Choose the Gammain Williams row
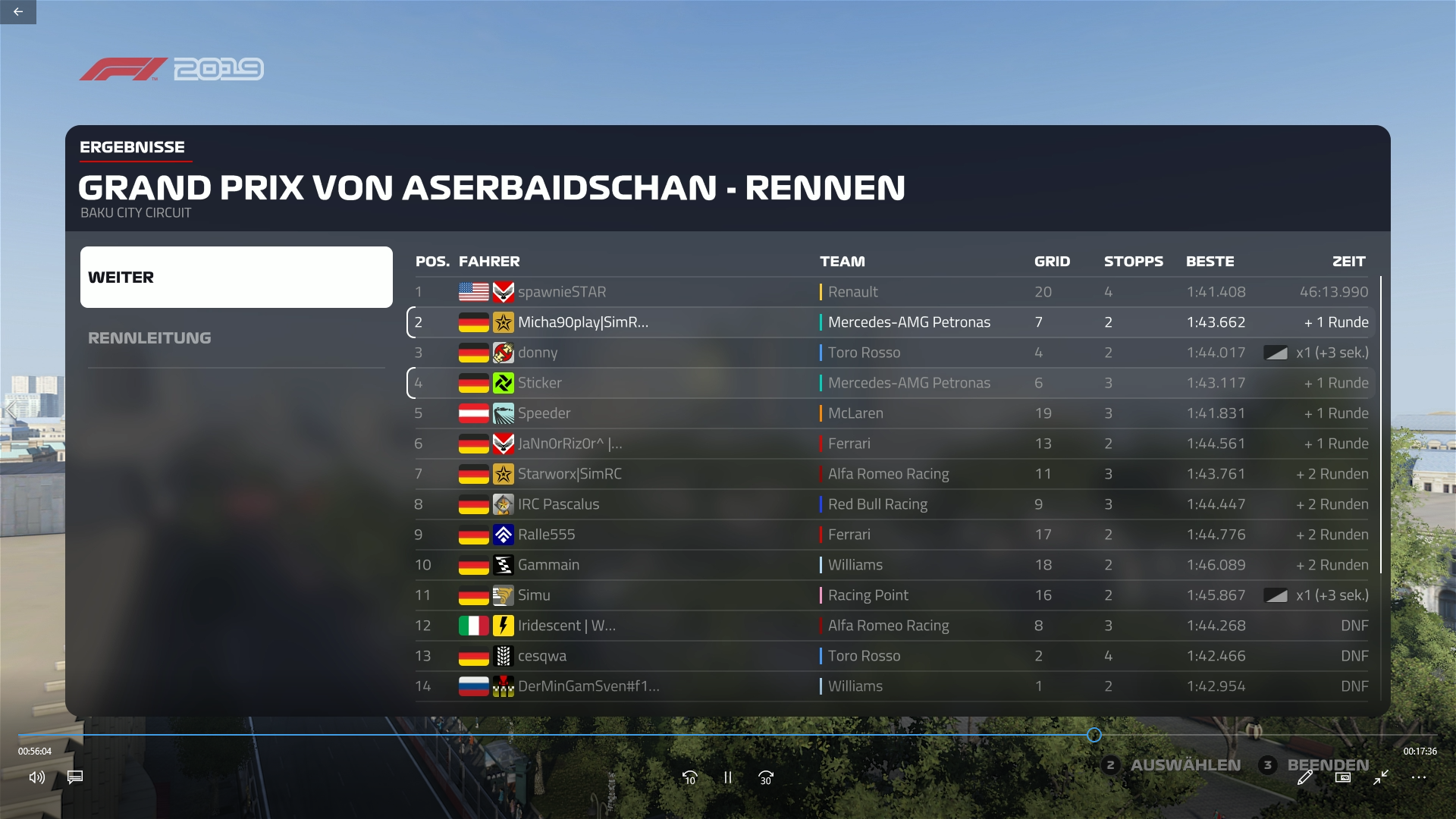The width and height of the screenshot is (1456, 819). click(x=891, y=565)
